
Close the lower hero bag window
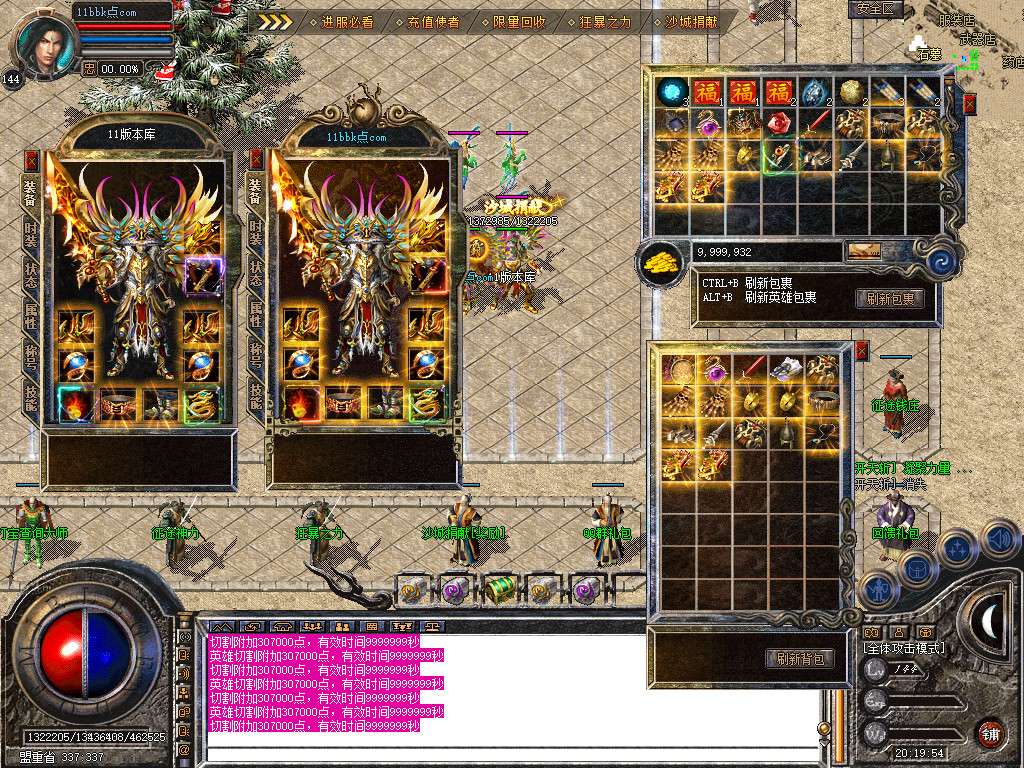[x=862, y=351]
